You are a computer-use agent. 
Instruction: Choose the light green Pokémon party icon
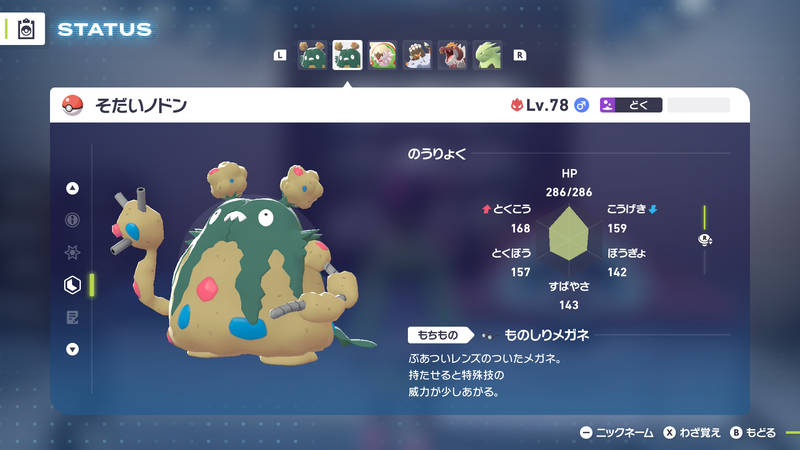coord(487,55)
